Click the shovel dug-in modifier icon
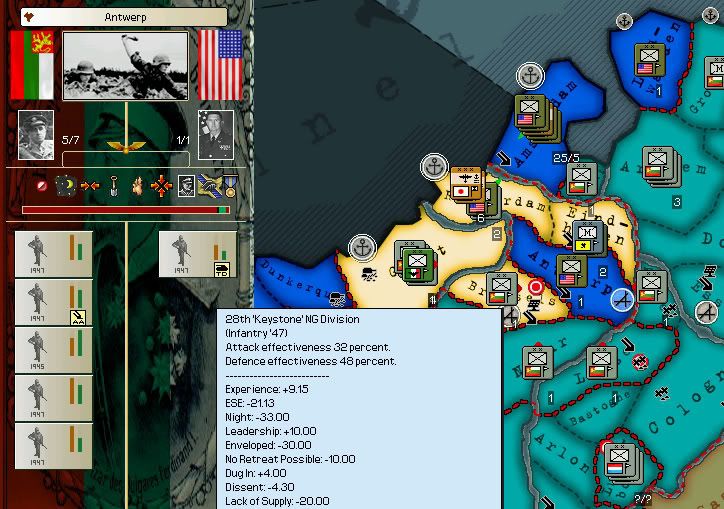The width and height of the screenshot is (724, 509). (114, 185)
